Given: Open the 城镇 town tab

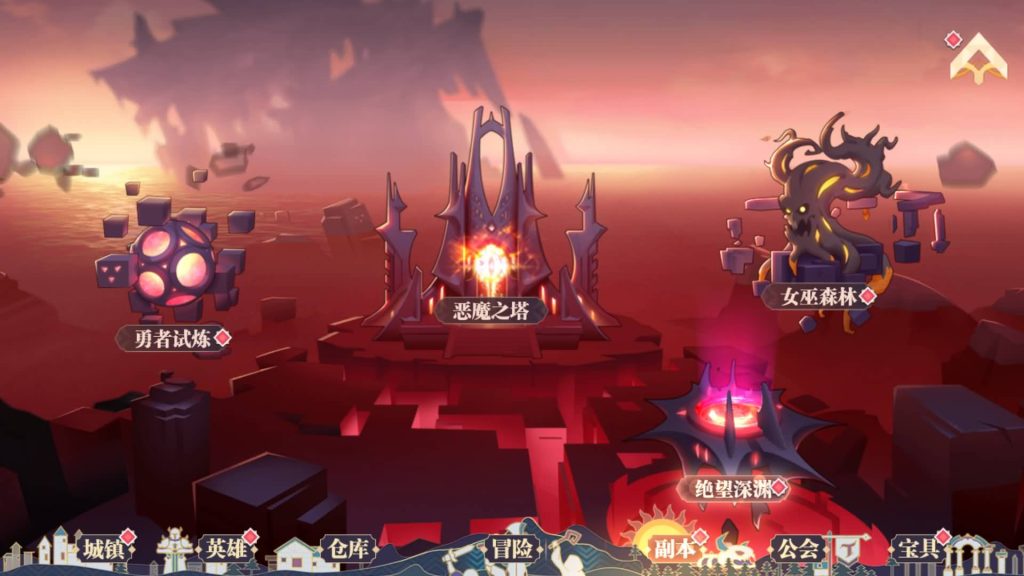Looking at the screenshot, I should coord(101,549).
